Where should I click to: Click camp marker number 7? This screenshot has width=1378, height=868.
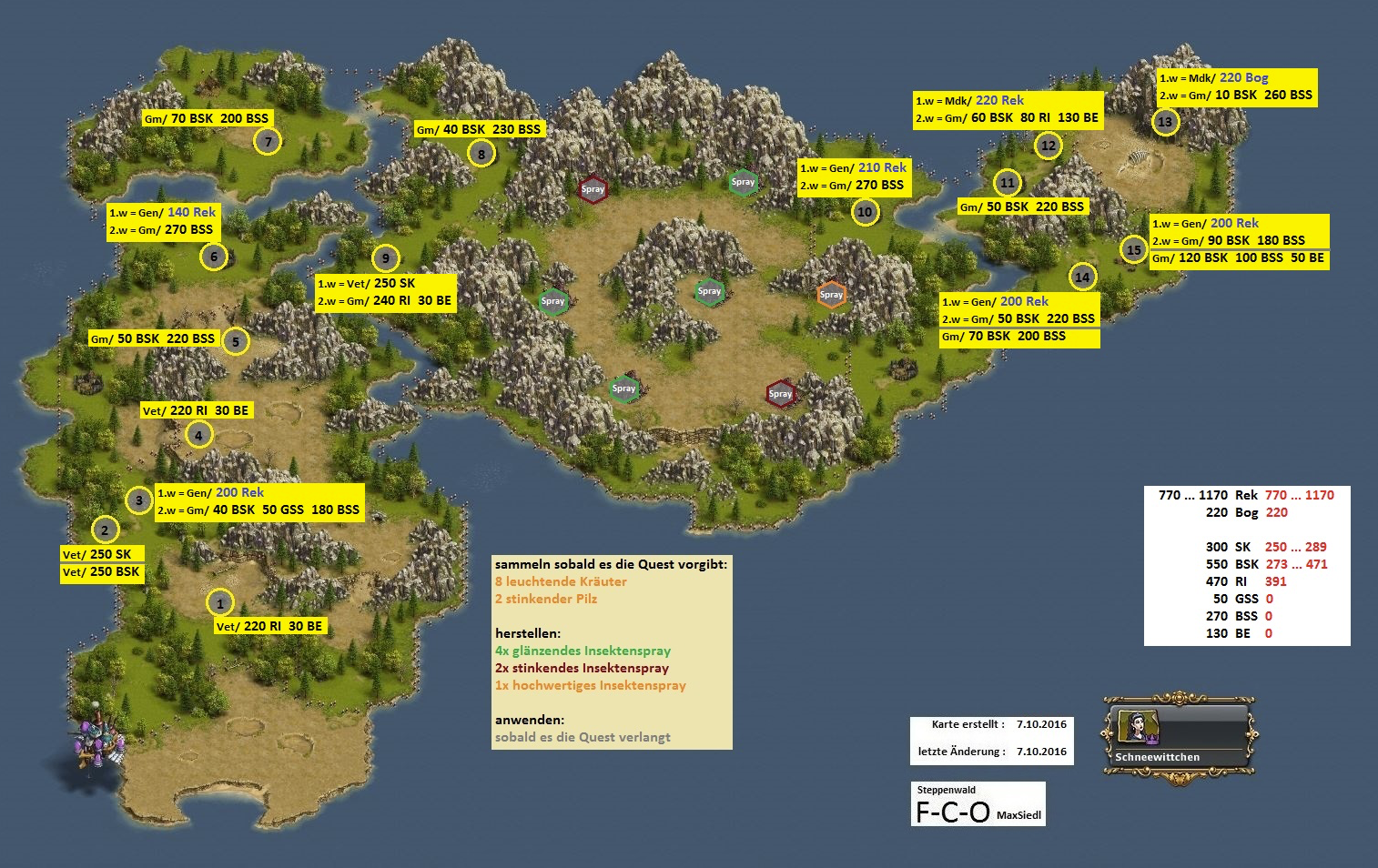pyautogui.click(x=268, y=141)
